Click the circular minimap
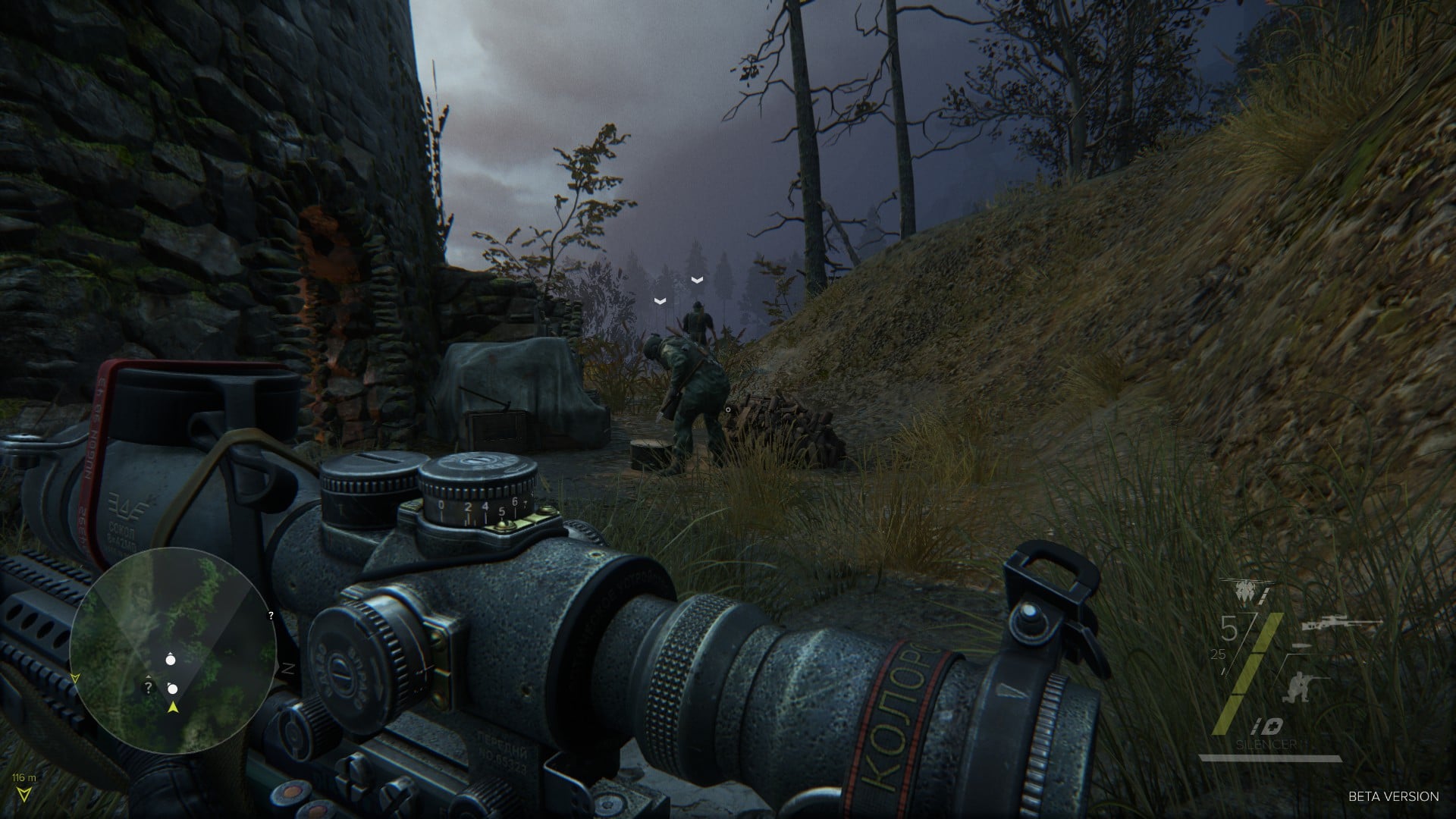Viewport: 1456px width, 819px height. tap(173, 651)
